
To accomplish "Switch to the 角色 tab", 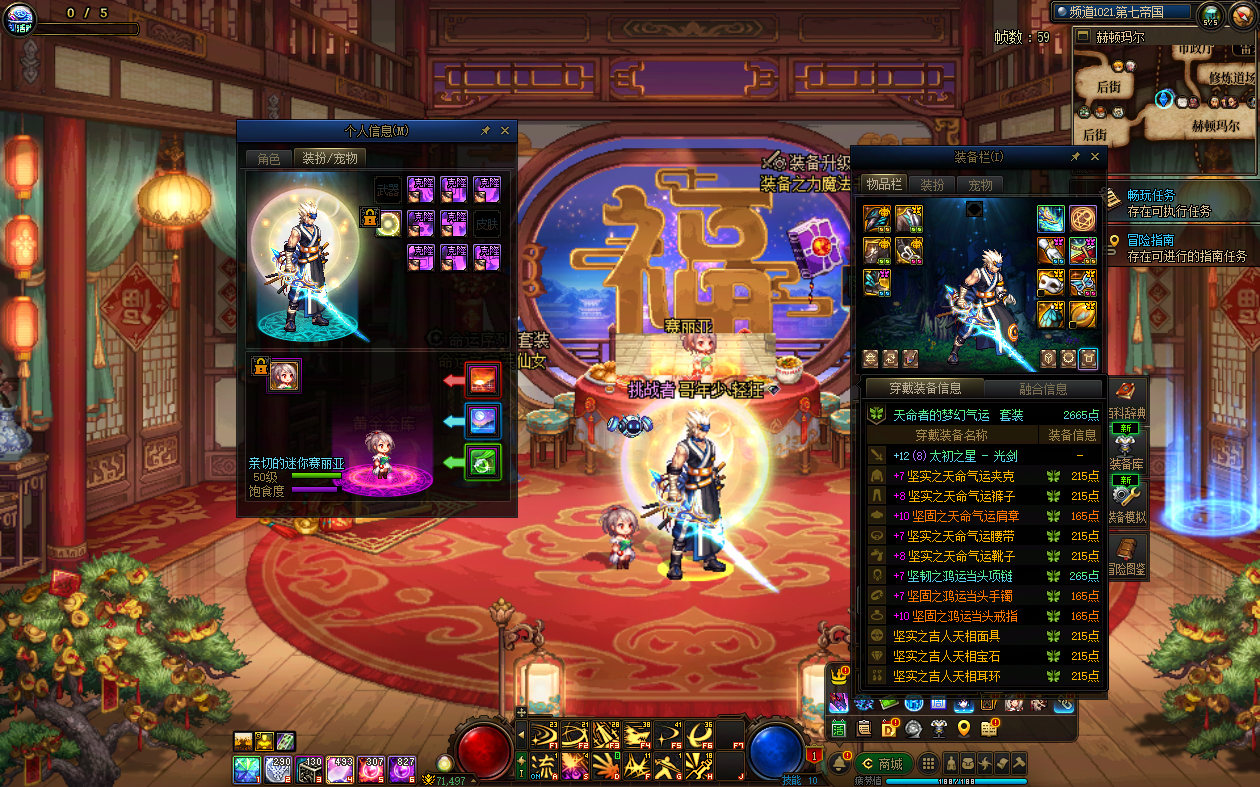I will [269, 158].
